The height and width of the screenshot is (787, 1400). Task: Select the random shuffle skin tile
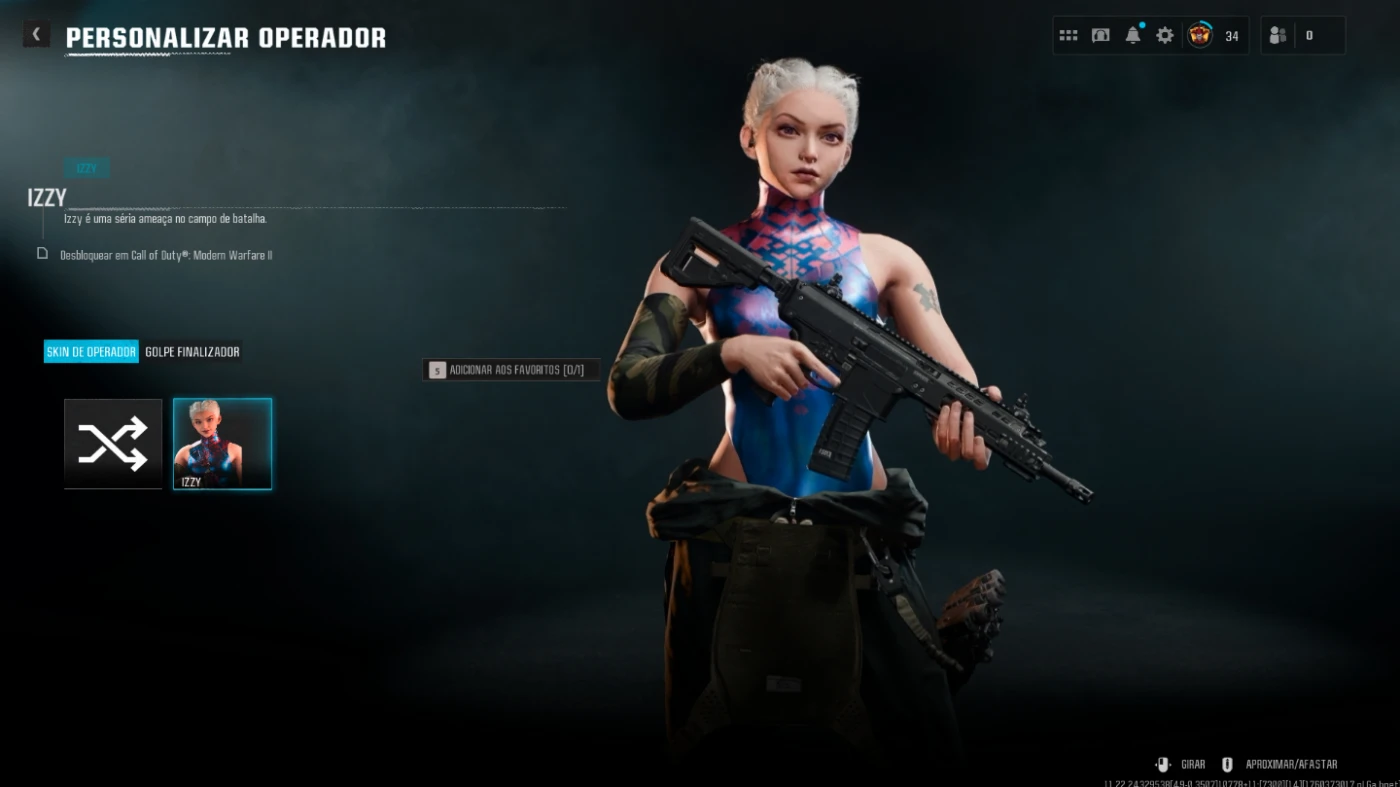coord(113,443)
